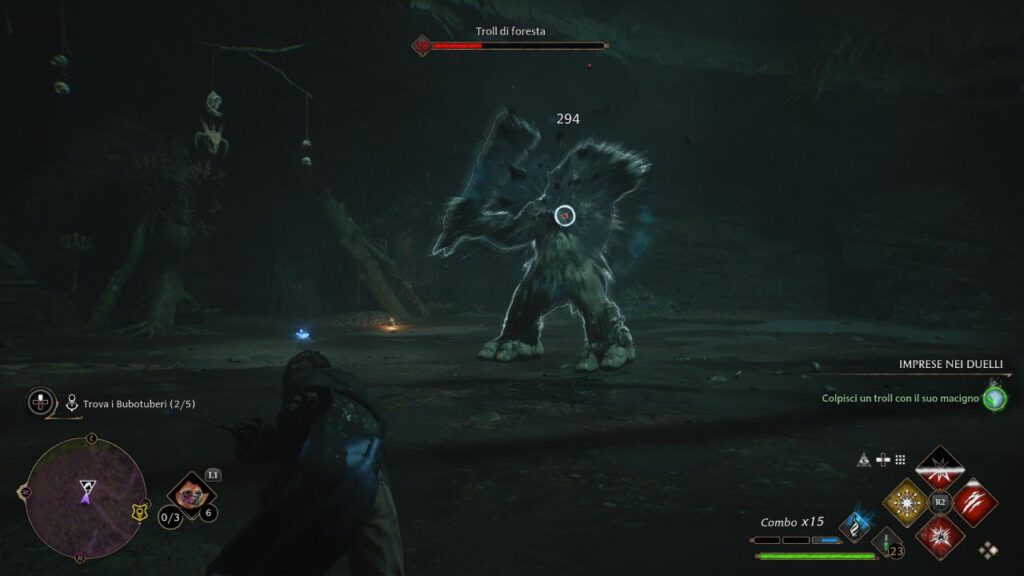Cast the top red-and-black spell slot
1024x576 pixels.
[939, 467]
